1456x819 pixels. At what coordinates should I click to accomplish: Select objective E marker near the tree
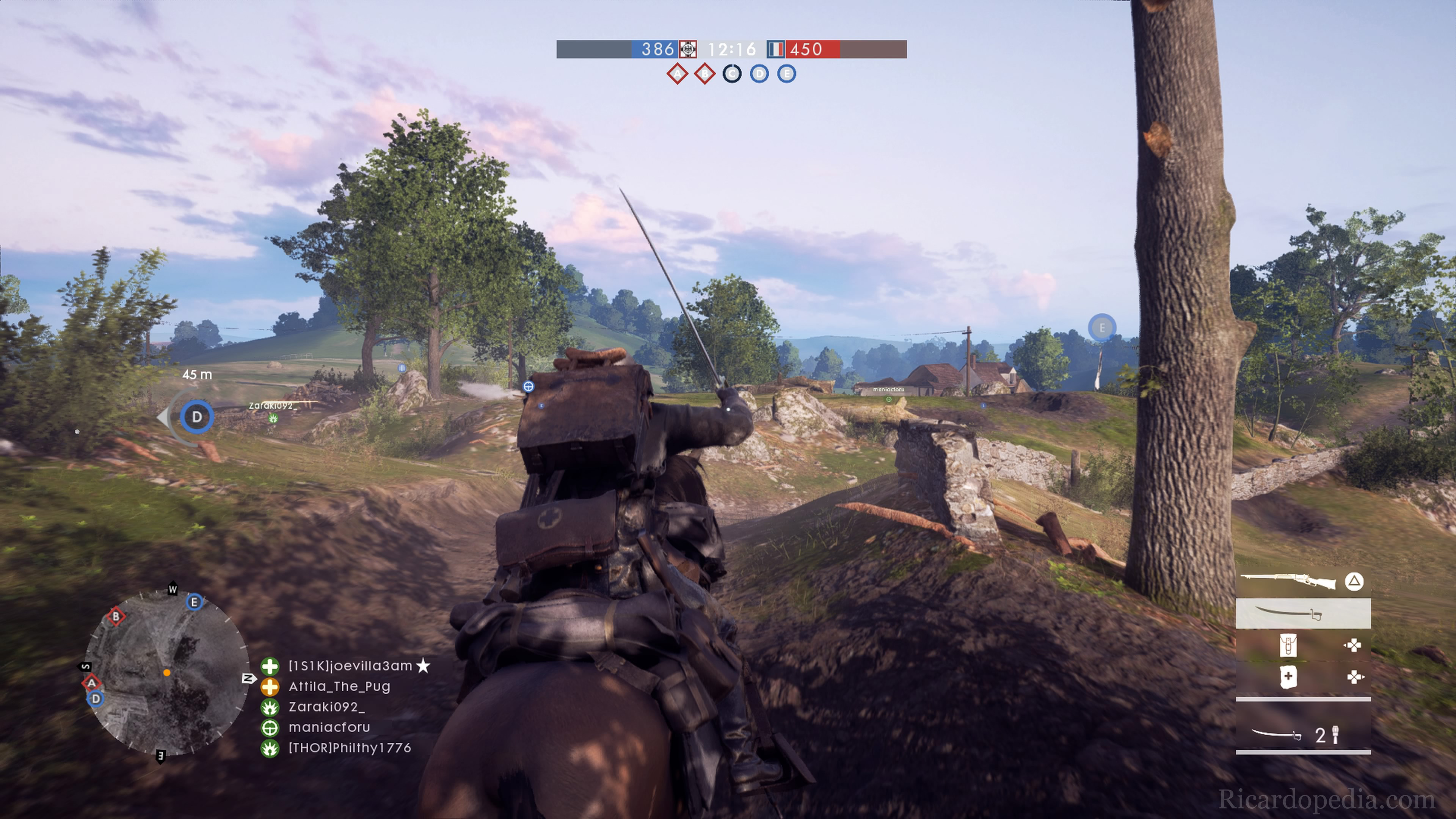click(1101, 327)
